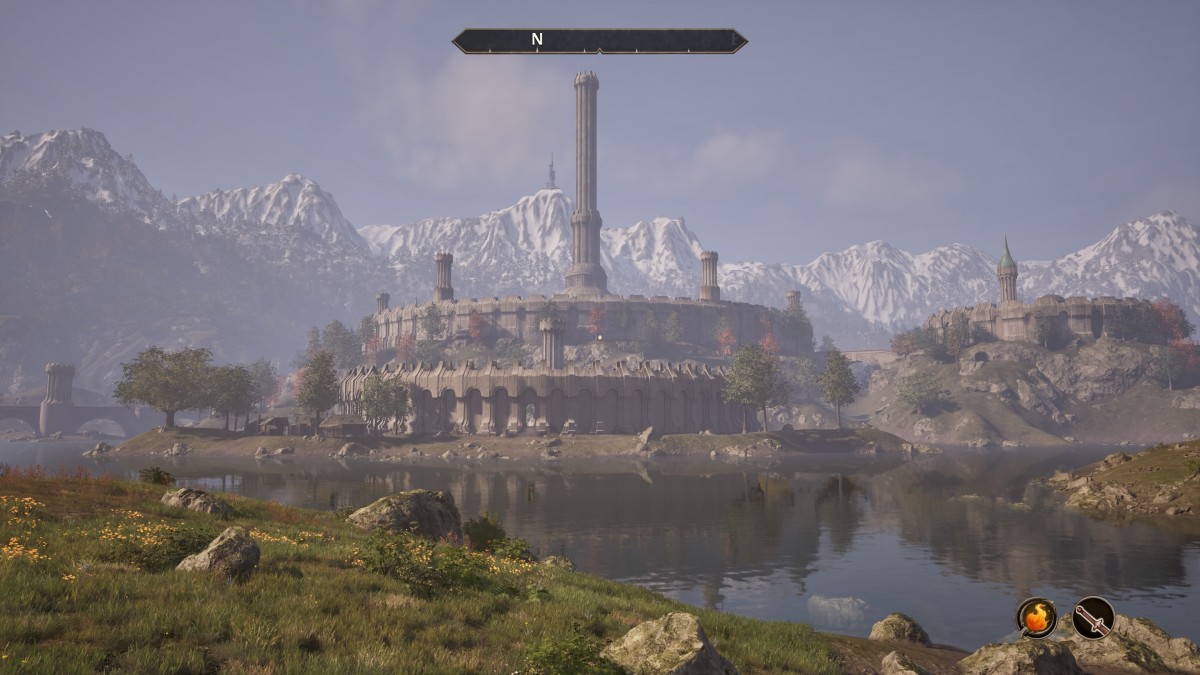Select the equipped sword weapon icon

(1093, 617)
